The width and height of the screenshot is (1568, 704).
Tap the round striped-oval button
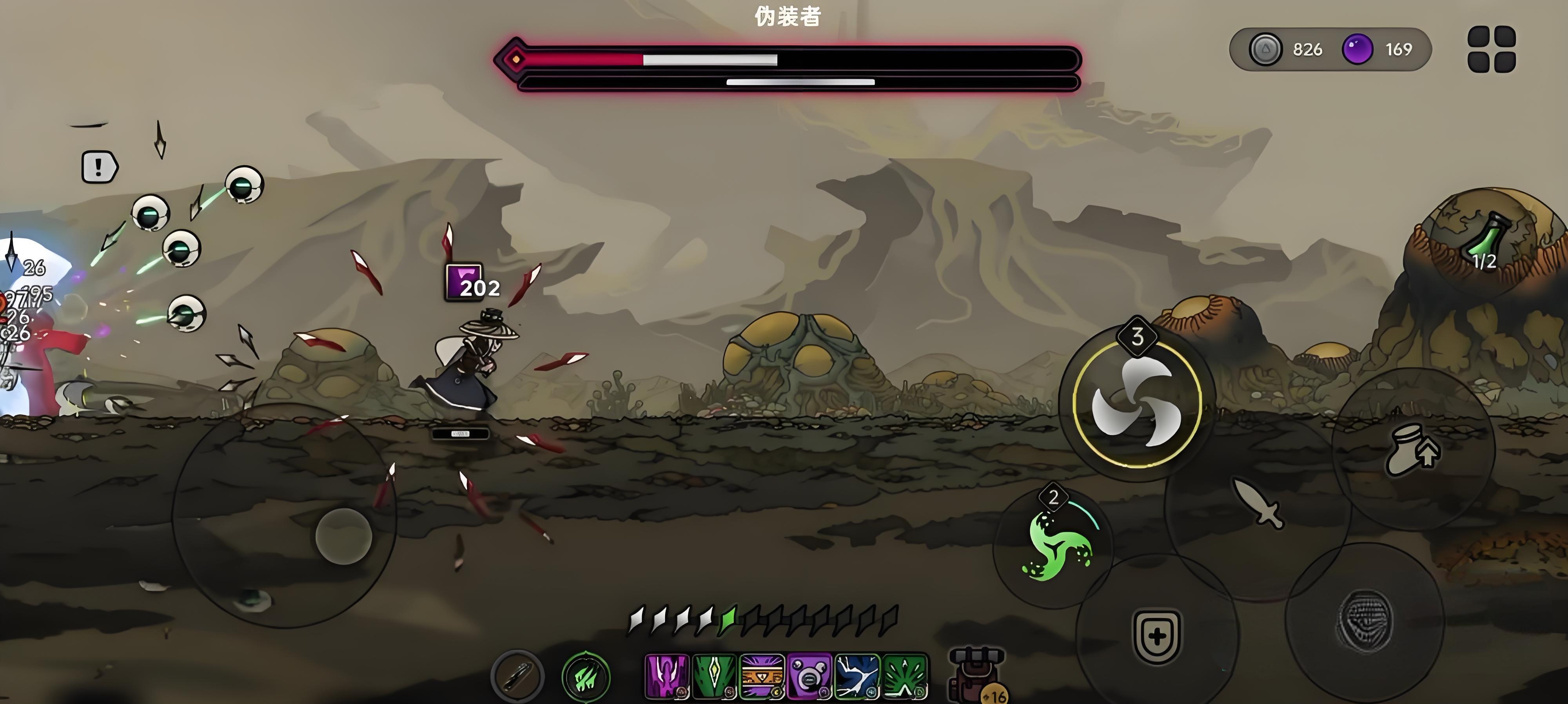click(x=1365, y=620)
